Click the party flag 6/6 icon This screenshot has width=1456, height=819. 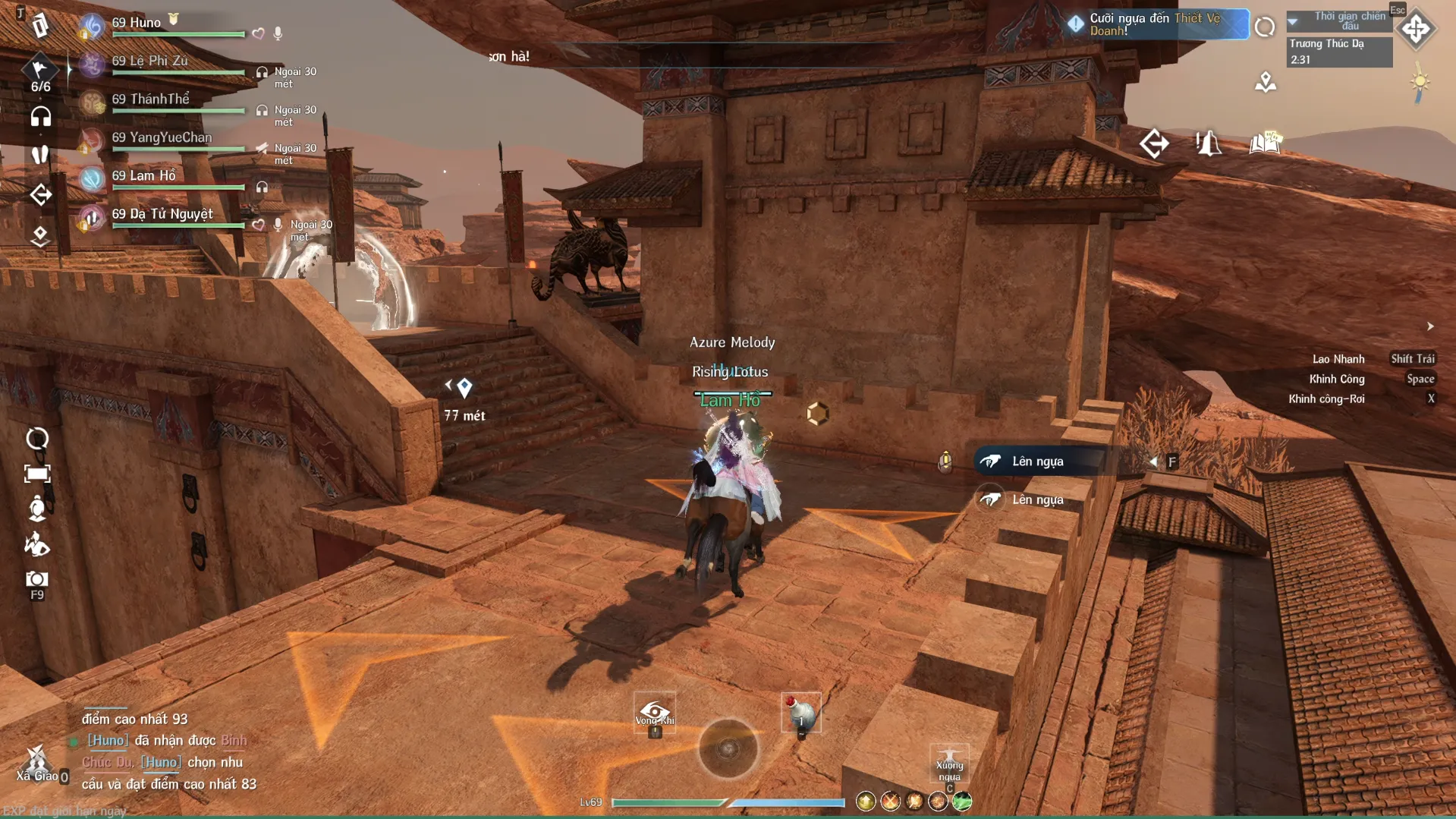point(40,74)
